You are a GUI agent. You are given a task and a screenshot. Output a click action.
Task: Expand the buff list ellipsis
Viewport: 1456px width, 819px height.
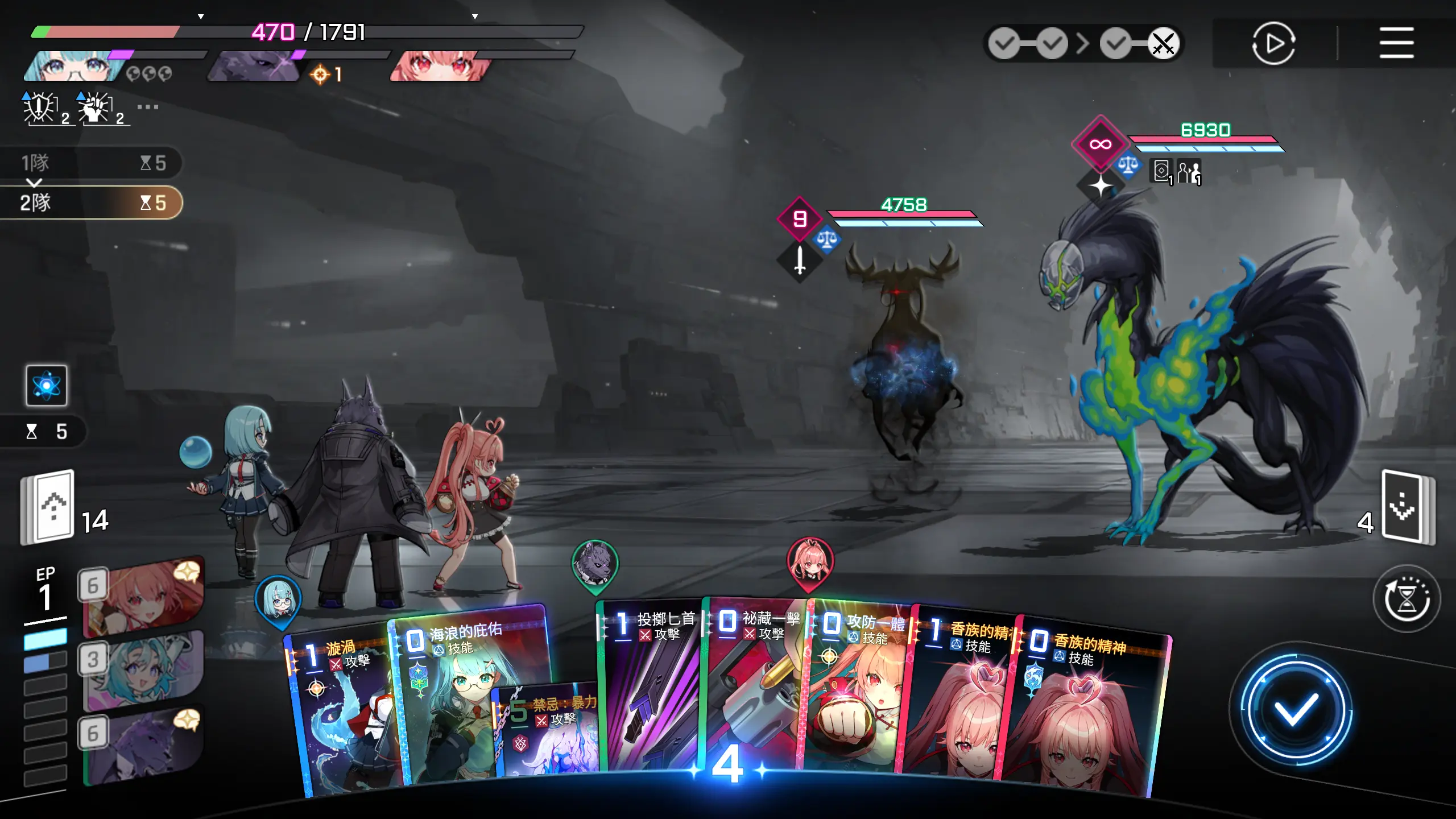[x=147, y=107]
